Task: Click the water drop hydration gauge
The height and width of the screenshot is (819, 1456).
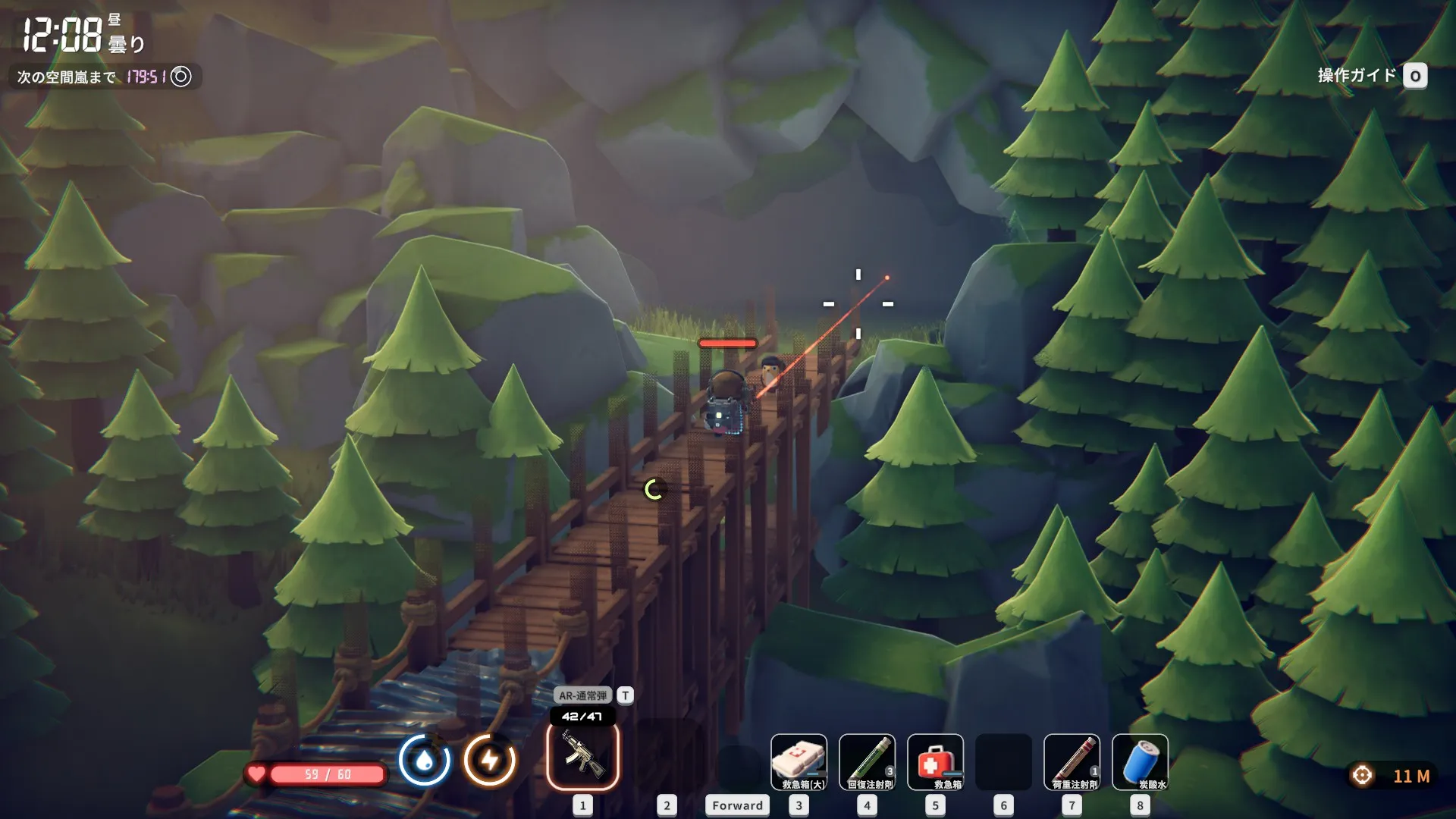Action: (x=424, y=760)
